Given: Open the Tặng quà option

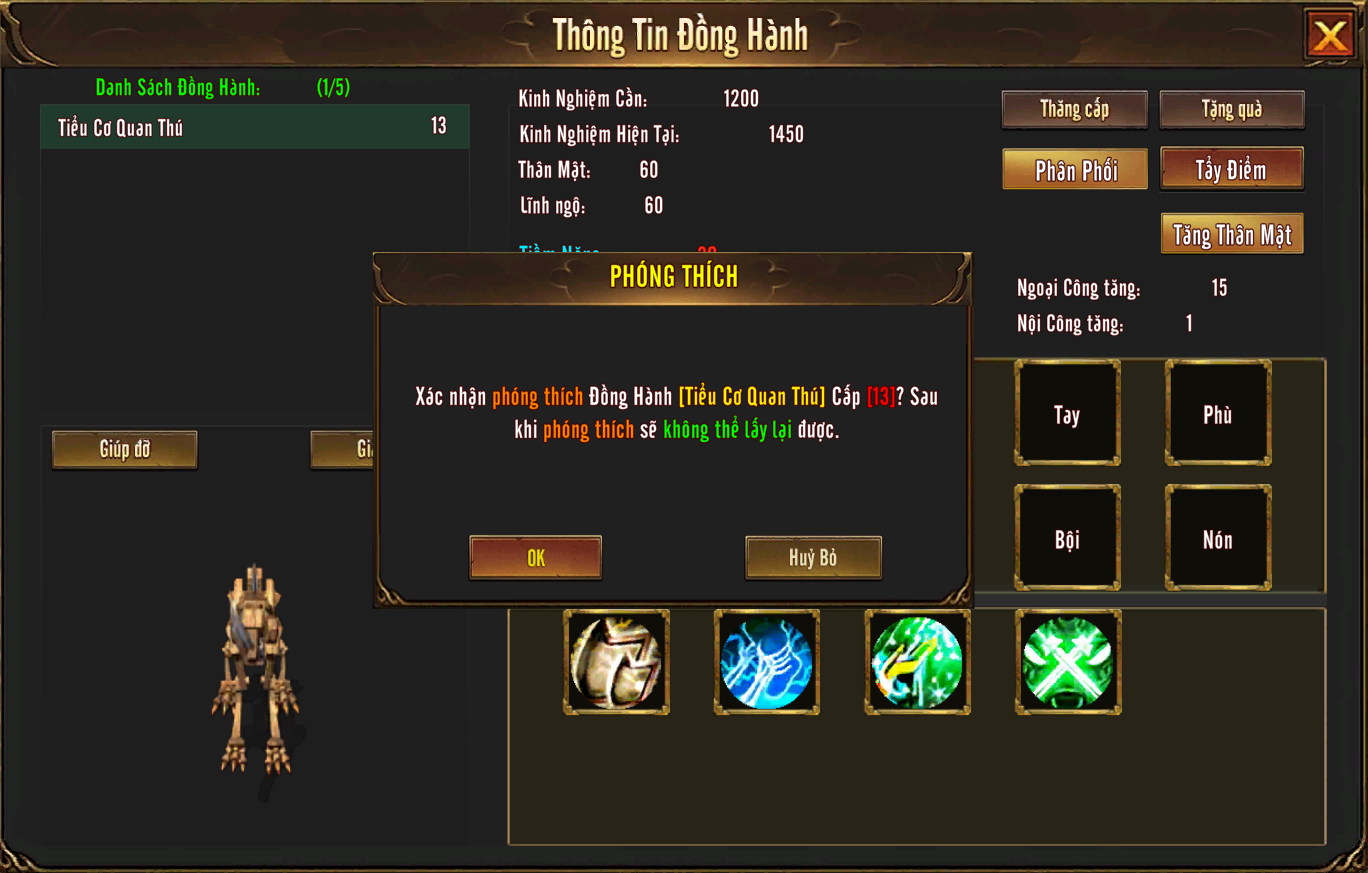Looking at the screenshot, I should click(1231, 109).
